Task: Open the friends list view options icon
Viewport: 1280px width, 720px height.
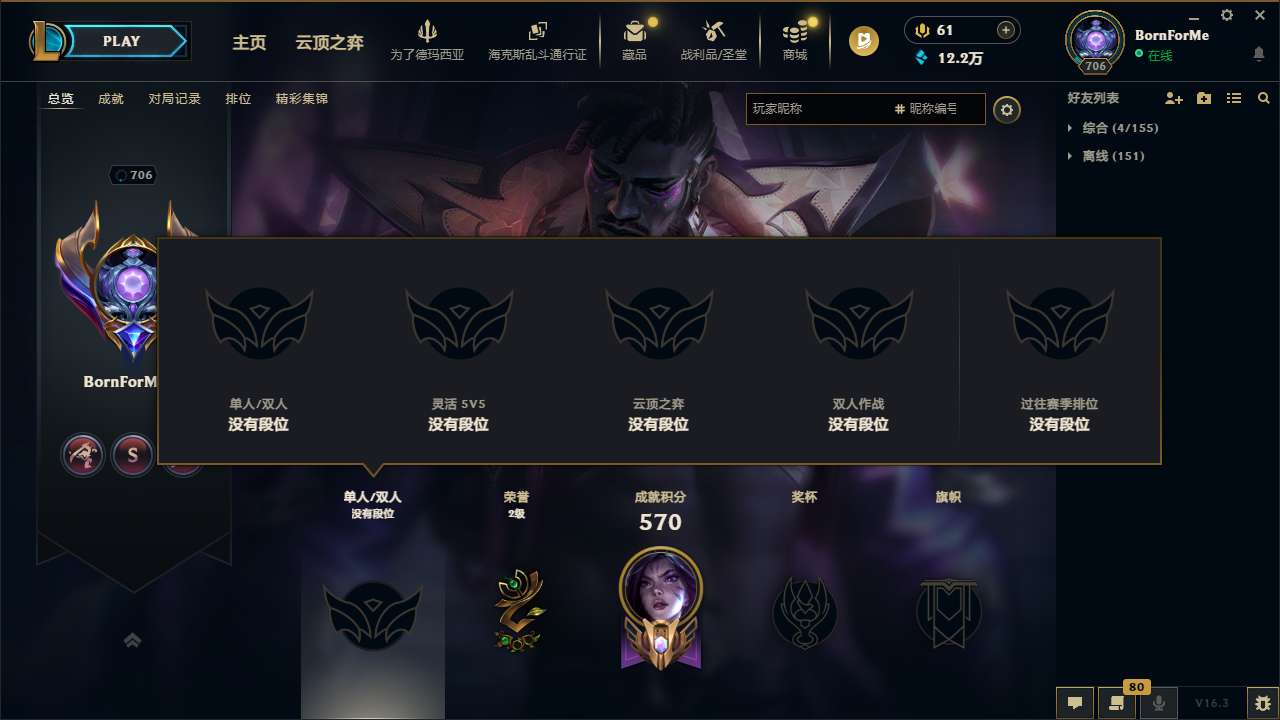Action: (1233, 98)
